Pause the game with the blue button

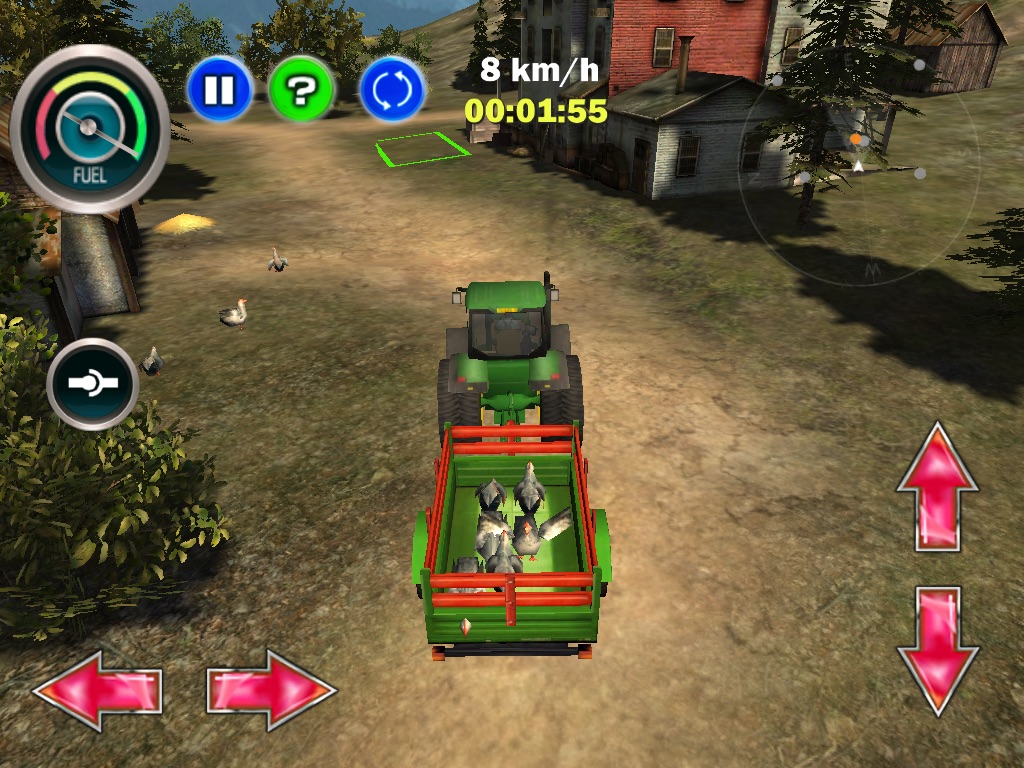click(x=219, y=90)
